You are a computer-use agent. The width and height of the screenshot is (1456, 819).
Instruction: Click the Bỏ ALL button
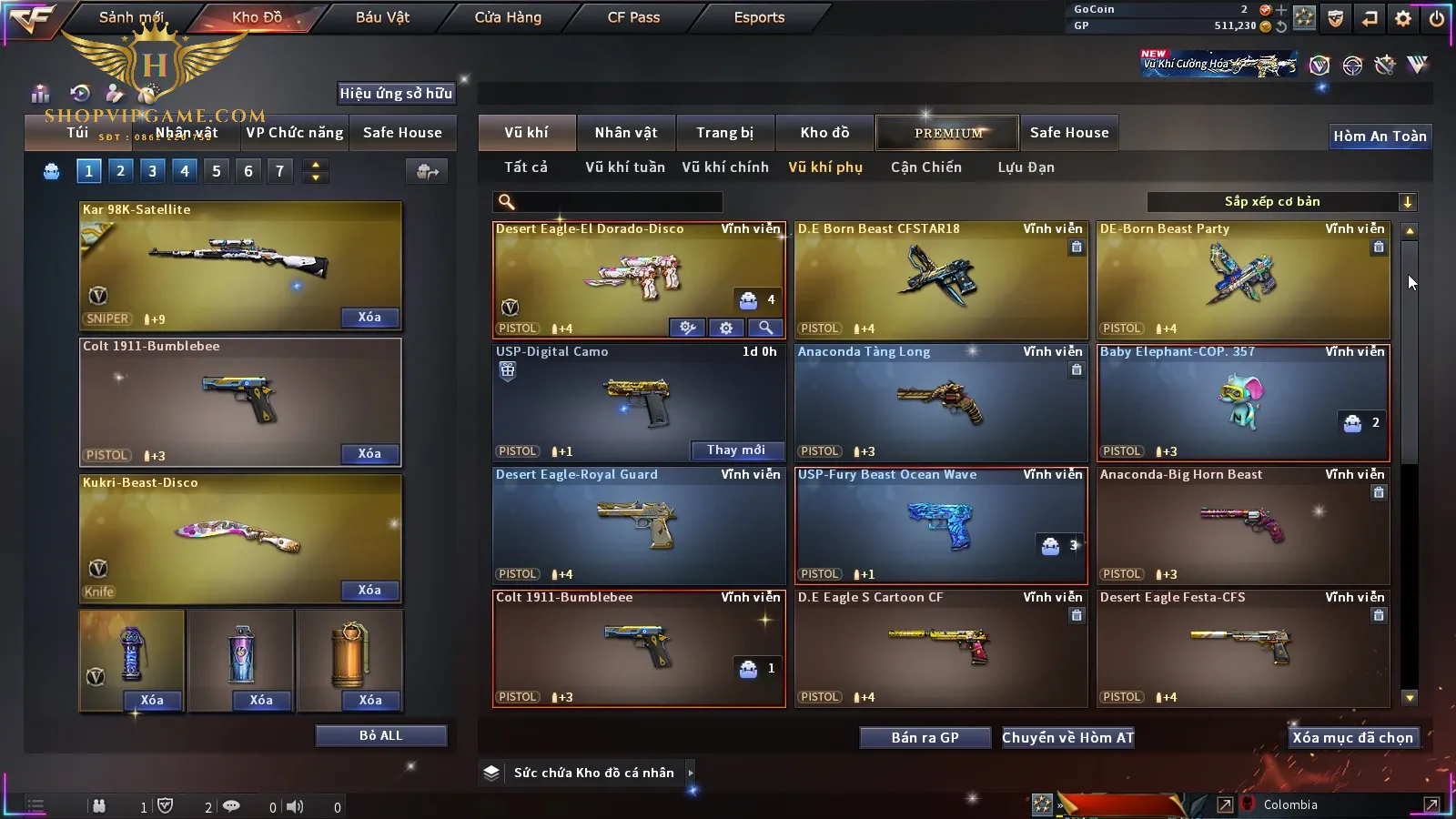(380, 735)
